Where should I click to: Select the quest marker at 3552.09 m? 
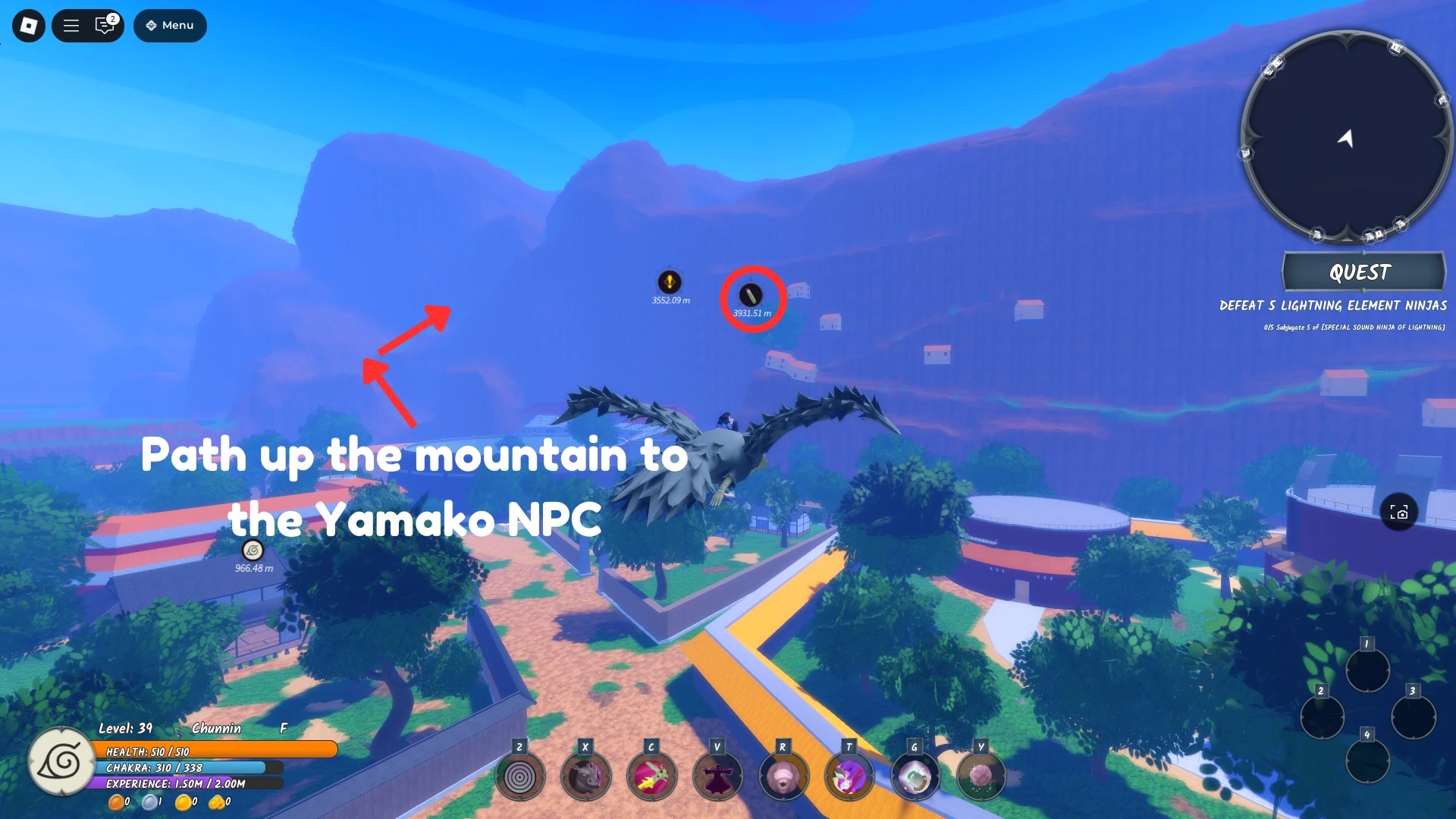click(x=669, y=281)
